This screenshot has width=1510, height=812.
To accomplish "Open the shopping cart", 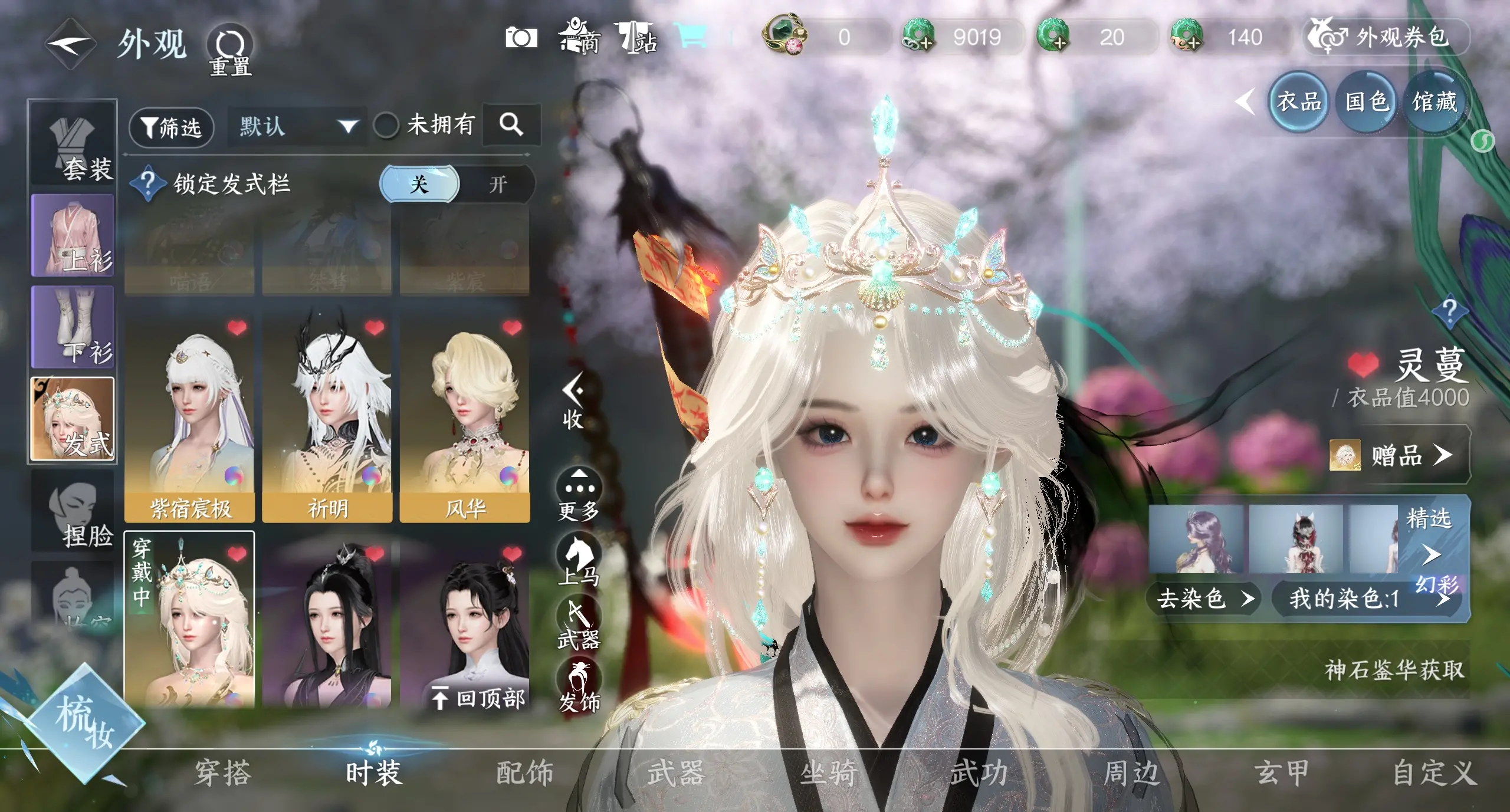I will (x=691, y=37).
